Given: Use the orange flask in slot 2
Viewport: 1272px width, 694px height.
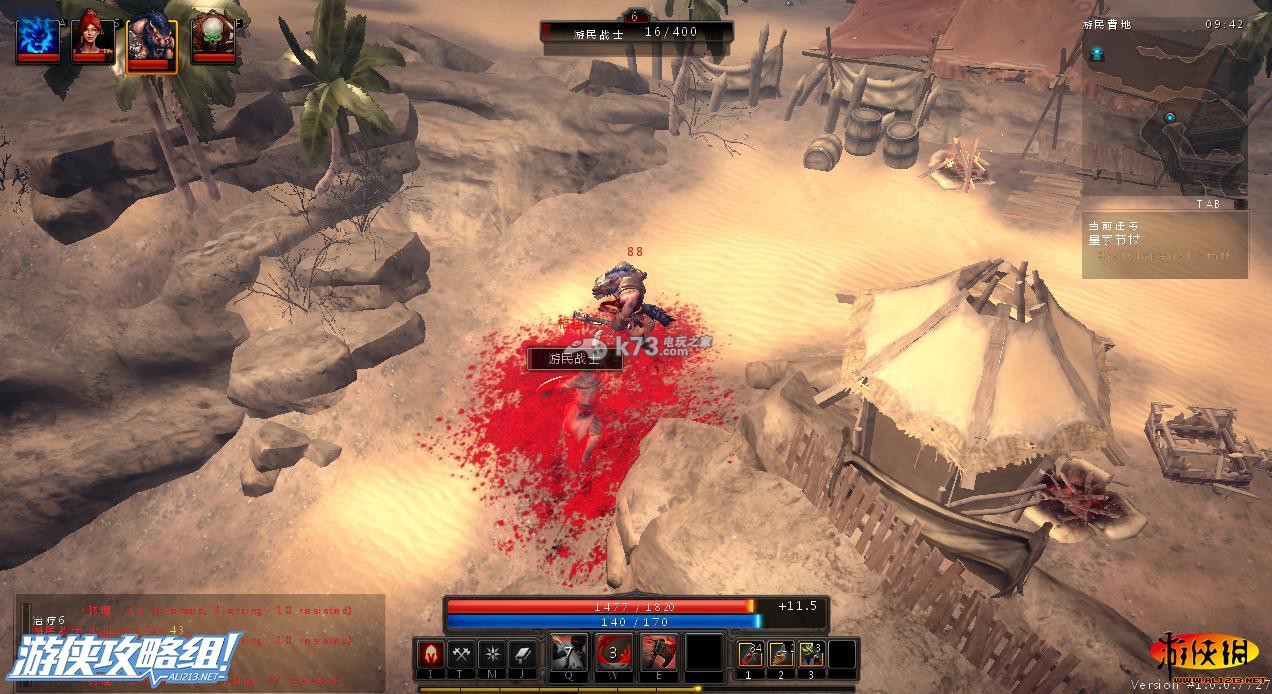Looking at the screenshot, I should [x=781, y=654].
